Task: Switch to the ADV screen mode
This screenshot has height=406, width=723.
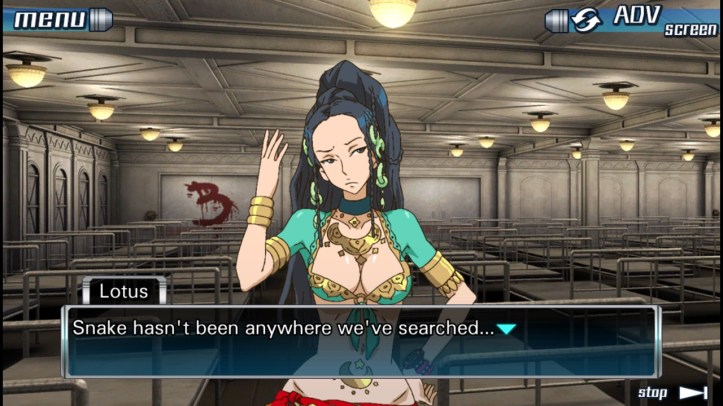Action: [x=632, y=20]
